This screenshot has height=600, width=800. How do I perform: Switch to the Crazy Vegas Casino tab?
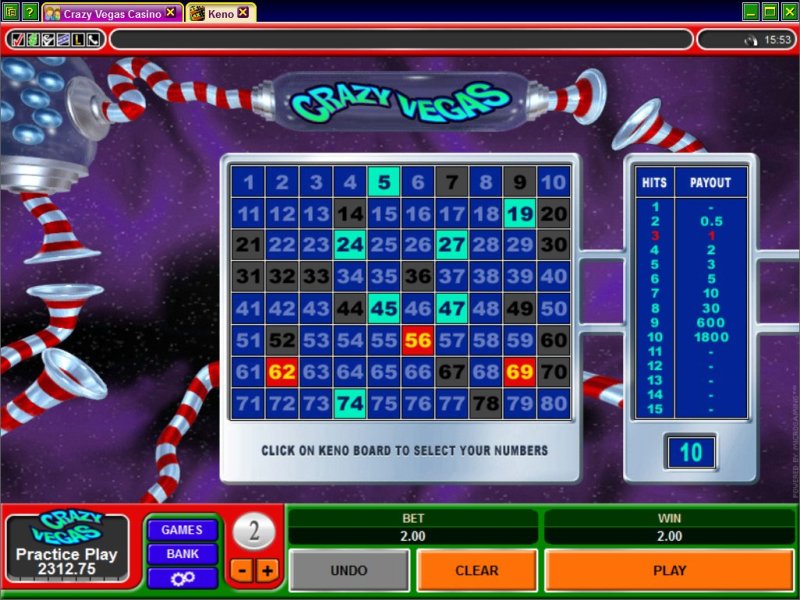[x=112, y=13]
